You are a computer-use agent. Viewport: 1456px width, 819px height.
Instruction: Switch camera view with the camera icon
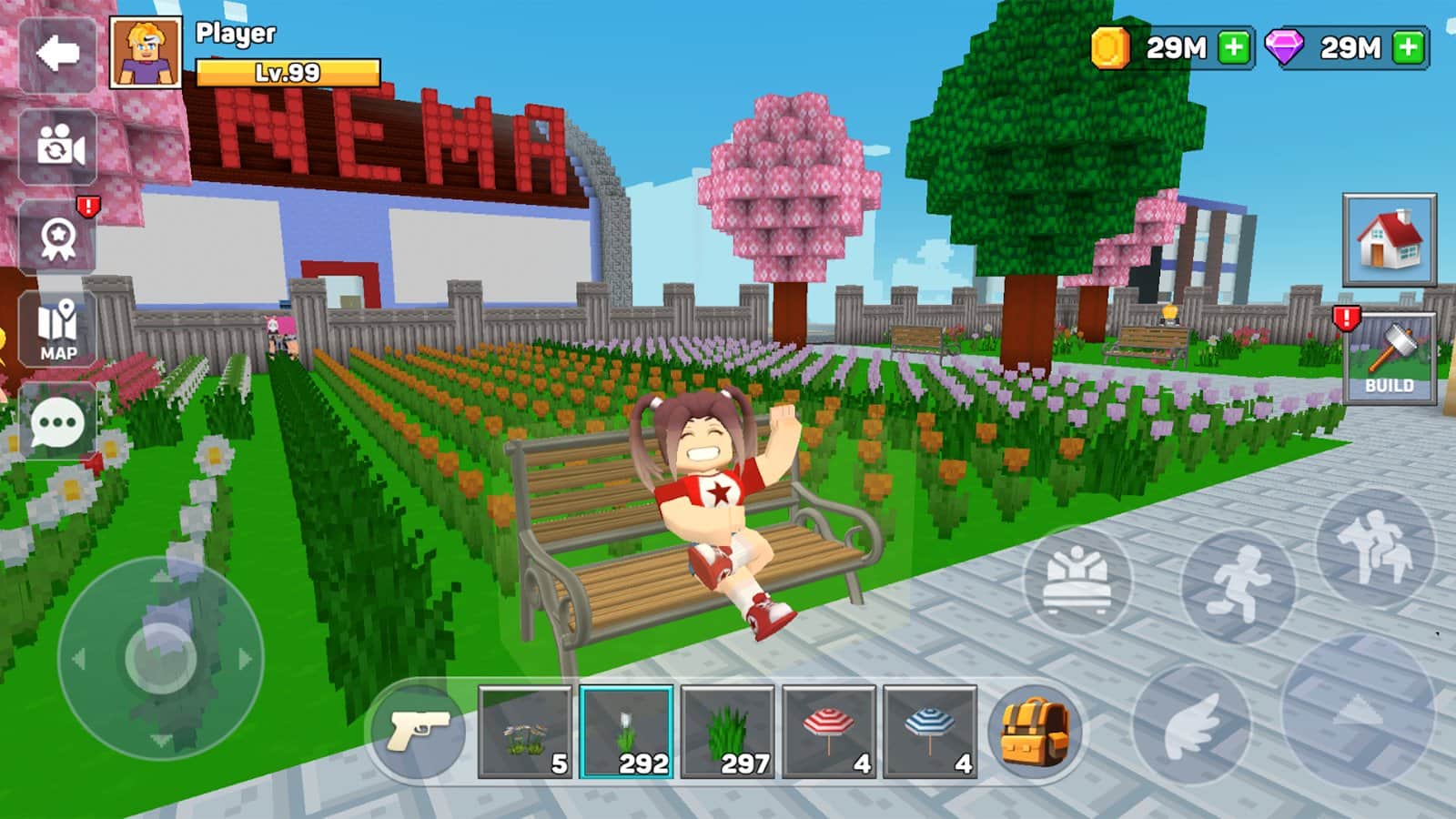57,147
